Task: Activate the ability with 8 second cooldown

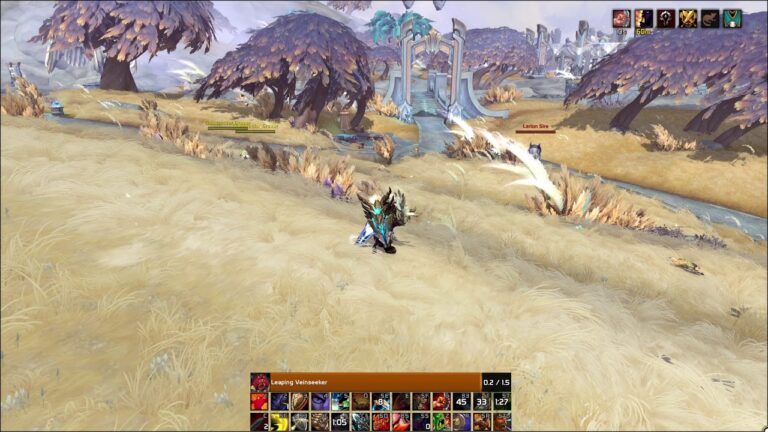Action: coord(380,401)
